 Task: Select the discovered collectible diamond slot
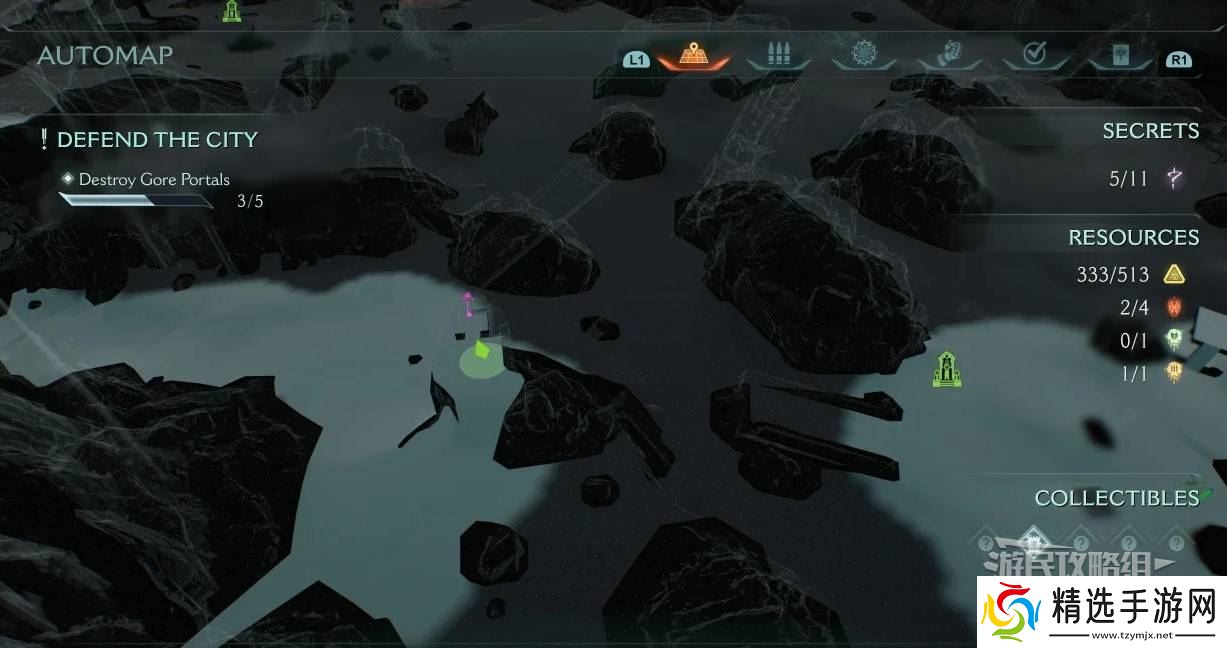point(1031,541)
